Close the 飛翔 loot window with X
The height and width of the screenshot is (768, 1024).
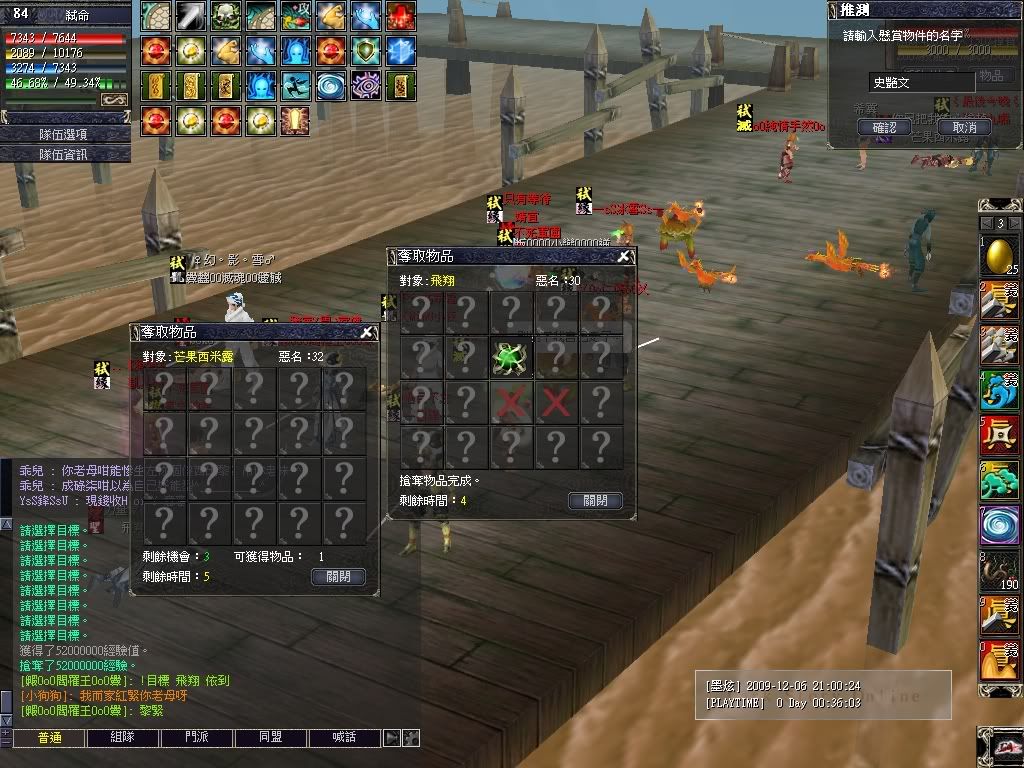624,257
